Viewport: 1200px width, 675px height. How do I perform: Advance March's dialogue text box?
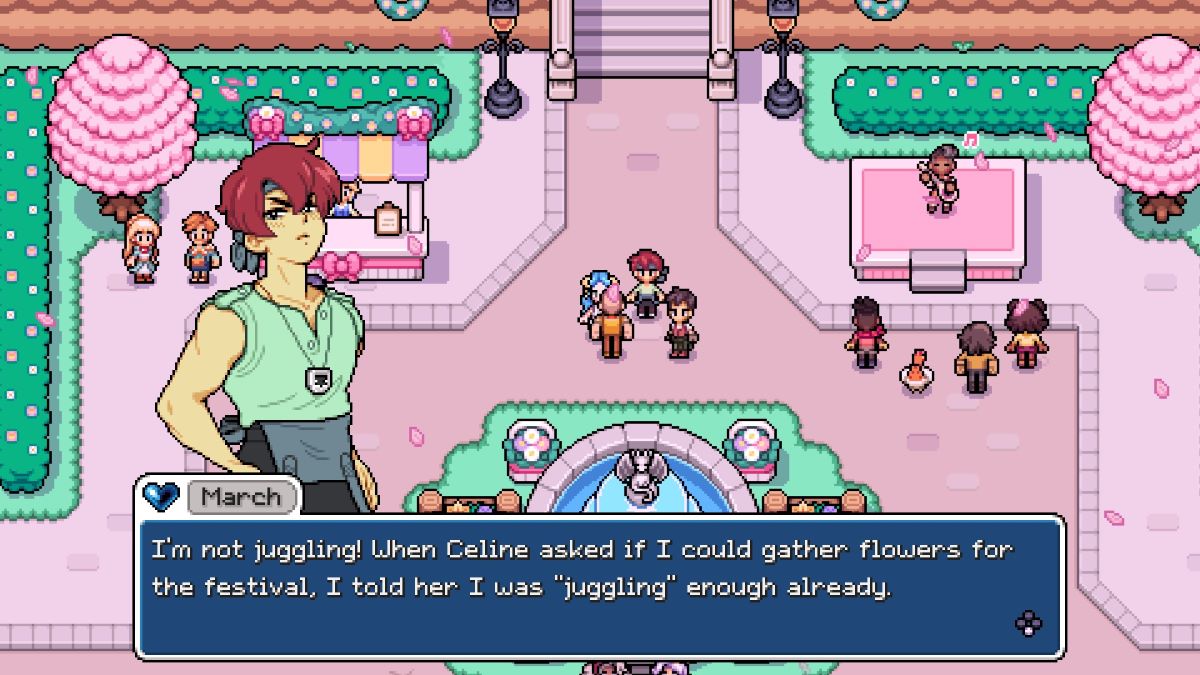(x=598, y=586)
